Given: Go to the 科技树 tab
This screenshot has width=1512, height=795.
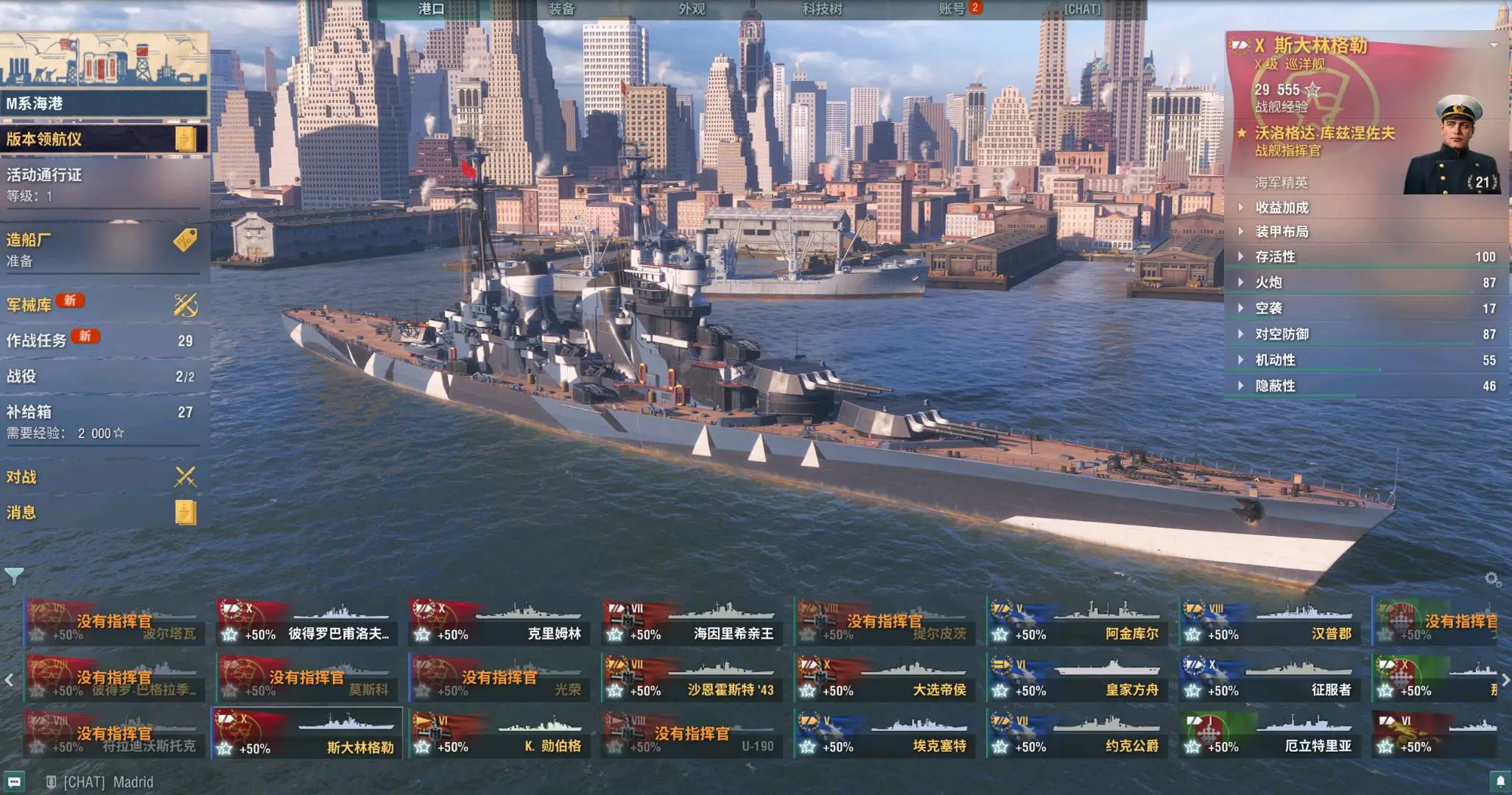Looking at the screenshot, I should coord(822,9).
